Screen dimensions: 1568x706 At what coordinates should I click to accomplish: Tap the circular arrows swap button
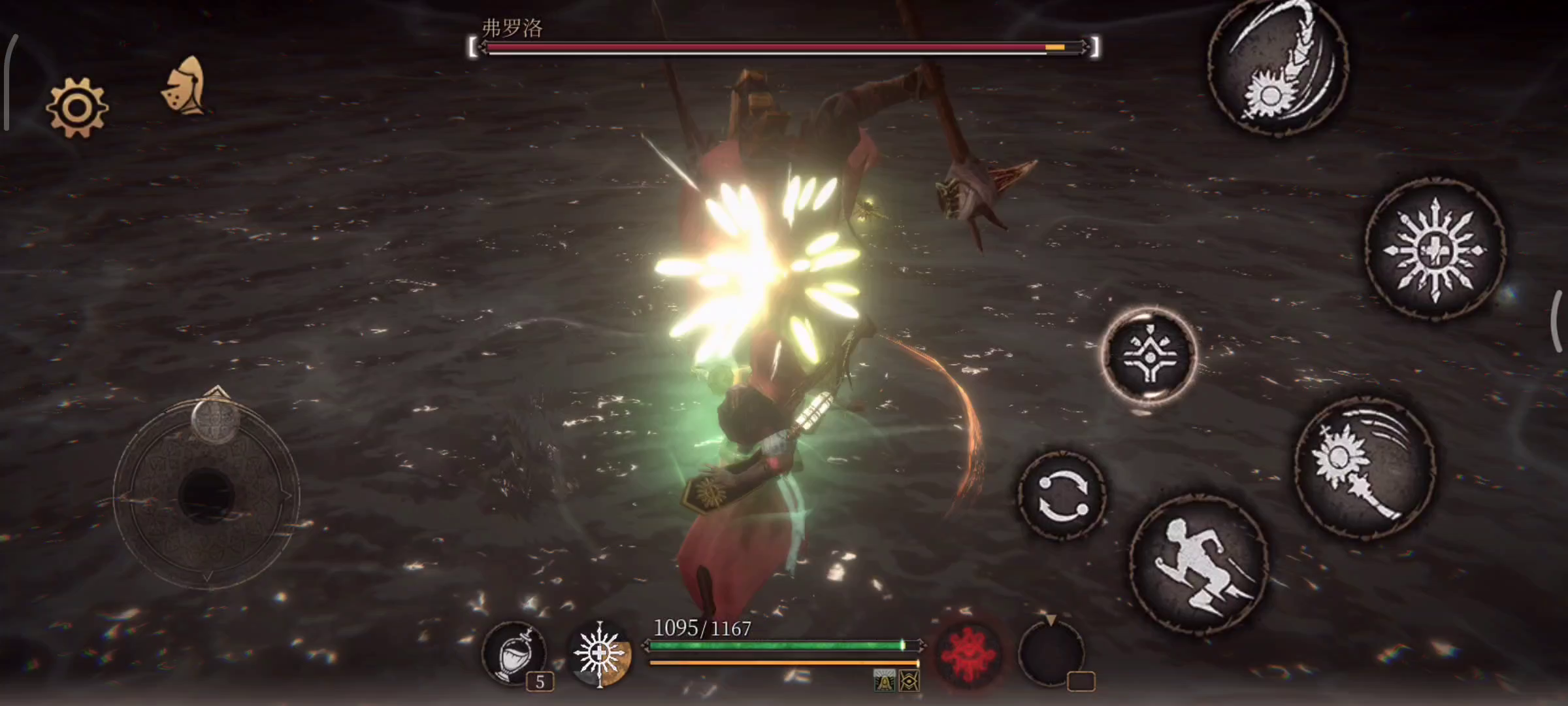(1062, 496)
